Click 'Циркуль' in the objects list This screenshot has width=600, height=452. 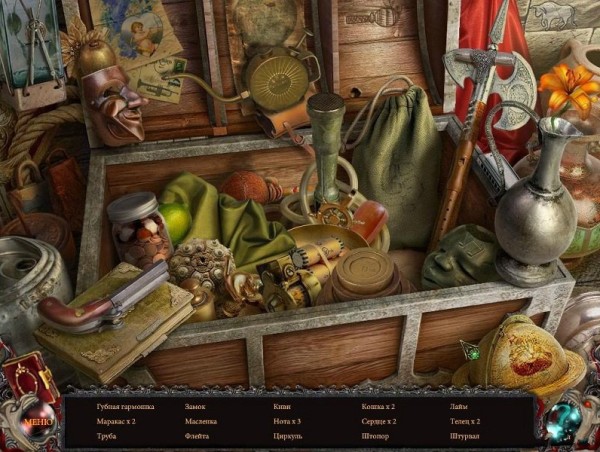point(288,437)
